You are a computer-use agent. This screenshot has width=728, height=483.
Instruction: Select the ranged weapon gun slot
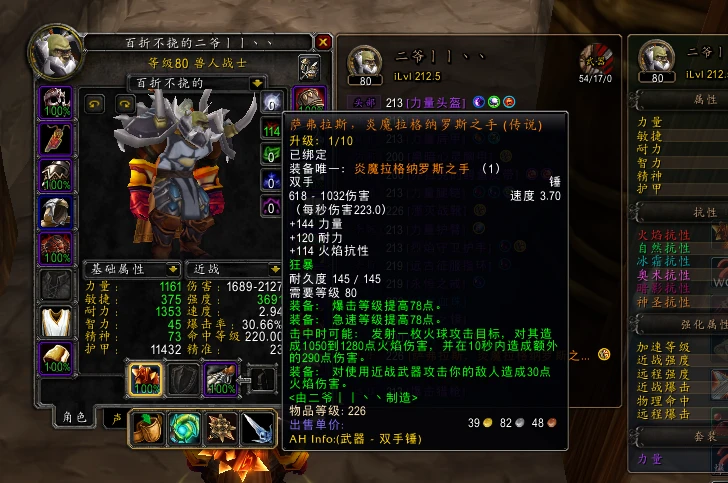pyautogui.click(x=219, y=378)
